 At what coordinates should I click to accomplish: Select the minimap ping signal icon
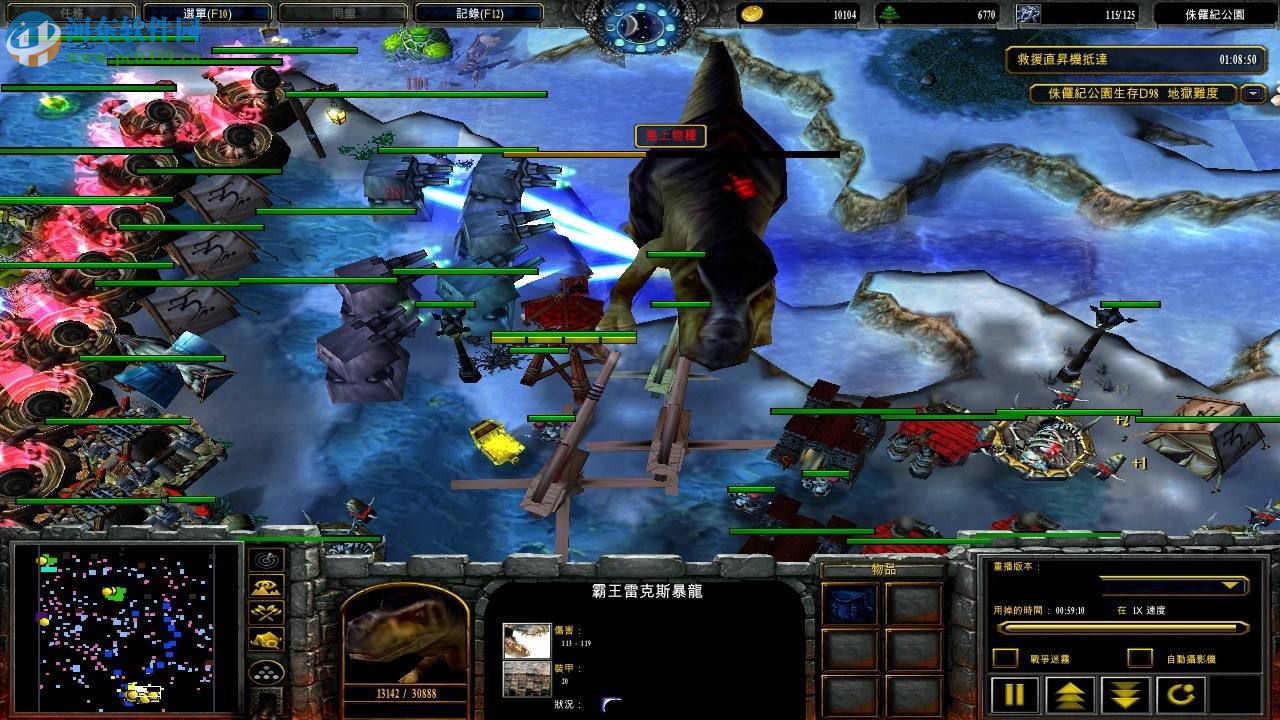265,560
